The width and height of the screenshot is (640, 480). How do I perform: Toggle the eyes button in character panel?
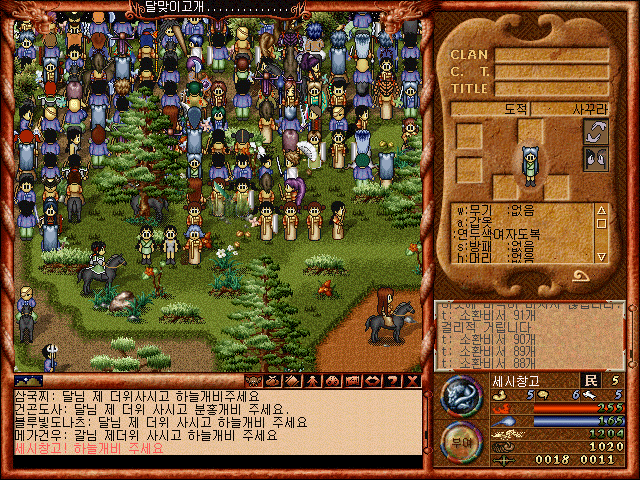(595, 157)
